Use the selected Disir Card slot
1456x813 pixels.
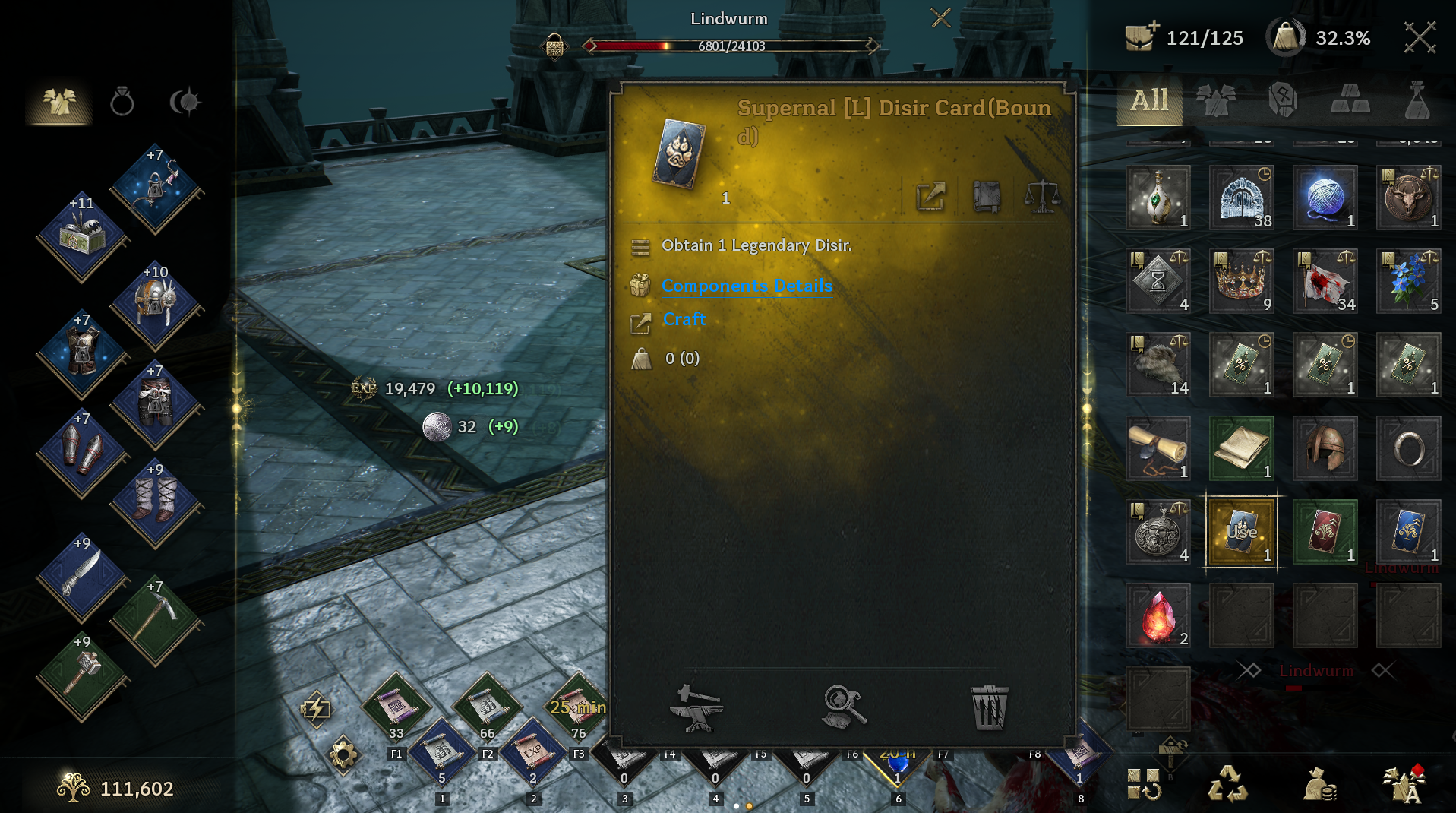1242,532
